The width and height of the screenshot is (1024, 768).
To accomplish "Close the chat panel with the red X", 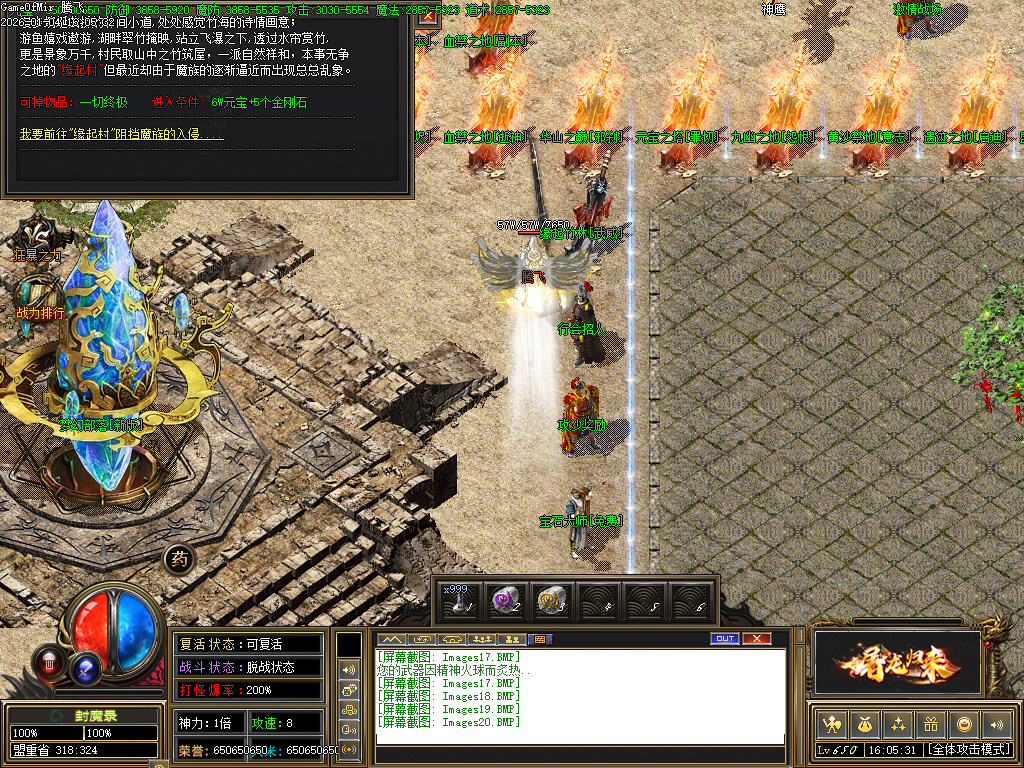I will click(757, 638).
